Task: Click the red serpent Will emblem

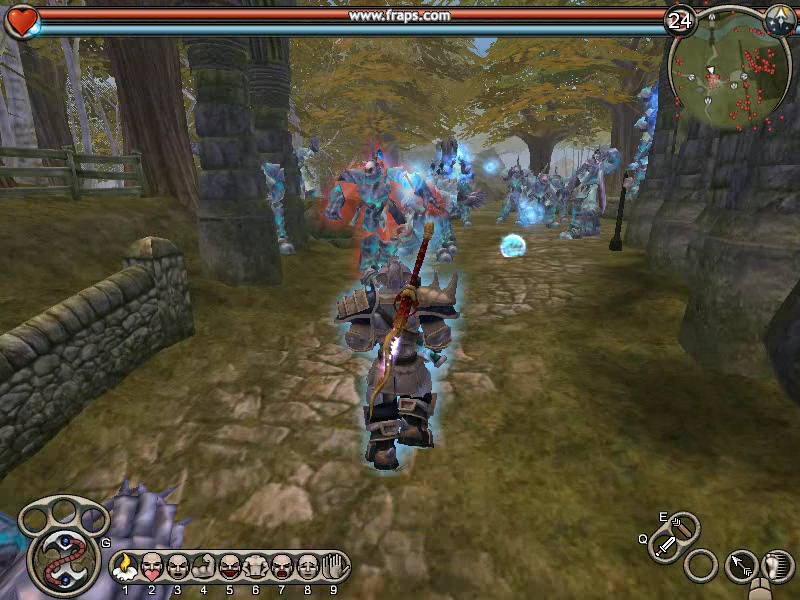Action: click(x=62, y=558)
